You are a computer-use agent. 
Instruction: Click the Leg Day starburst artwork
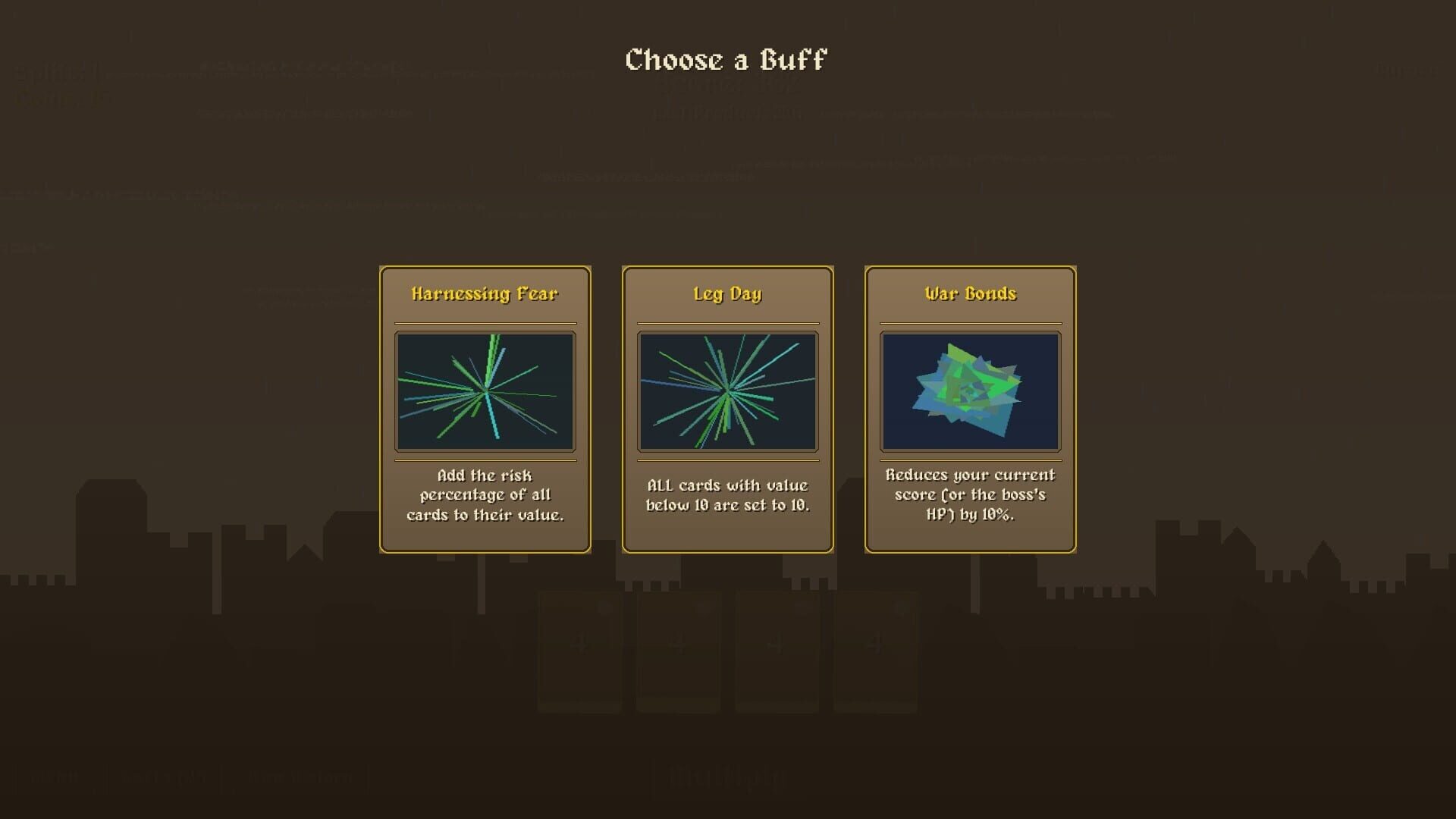728,391
